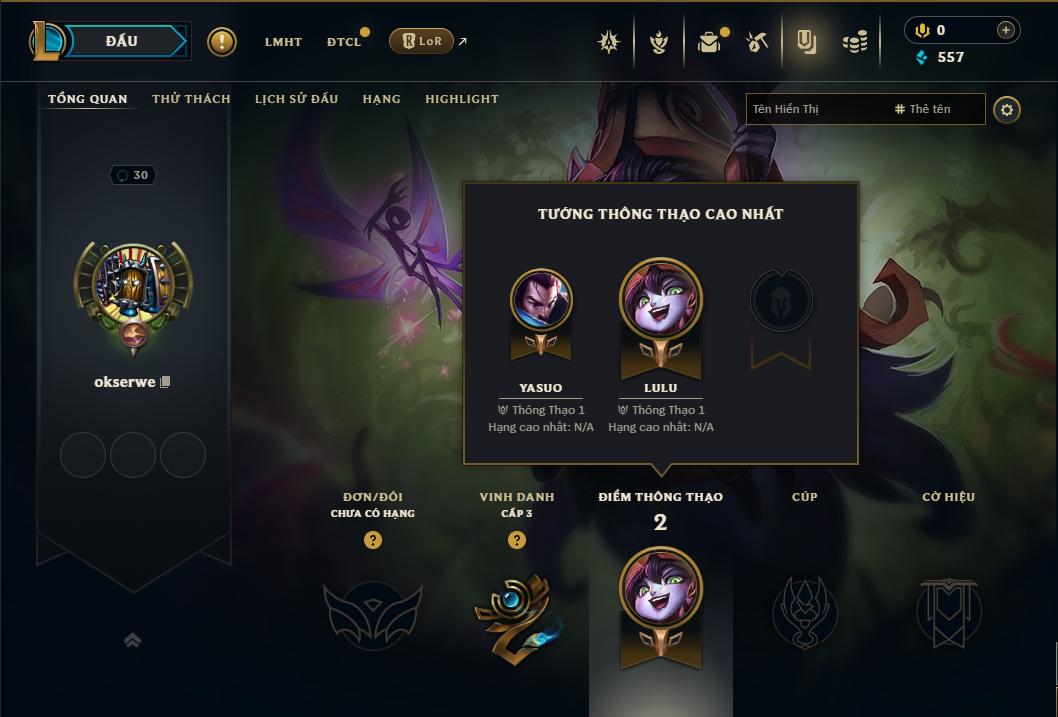1058x717 pixels.
Task: Open the backpack collection icon
Action: (x=709, y=42)
